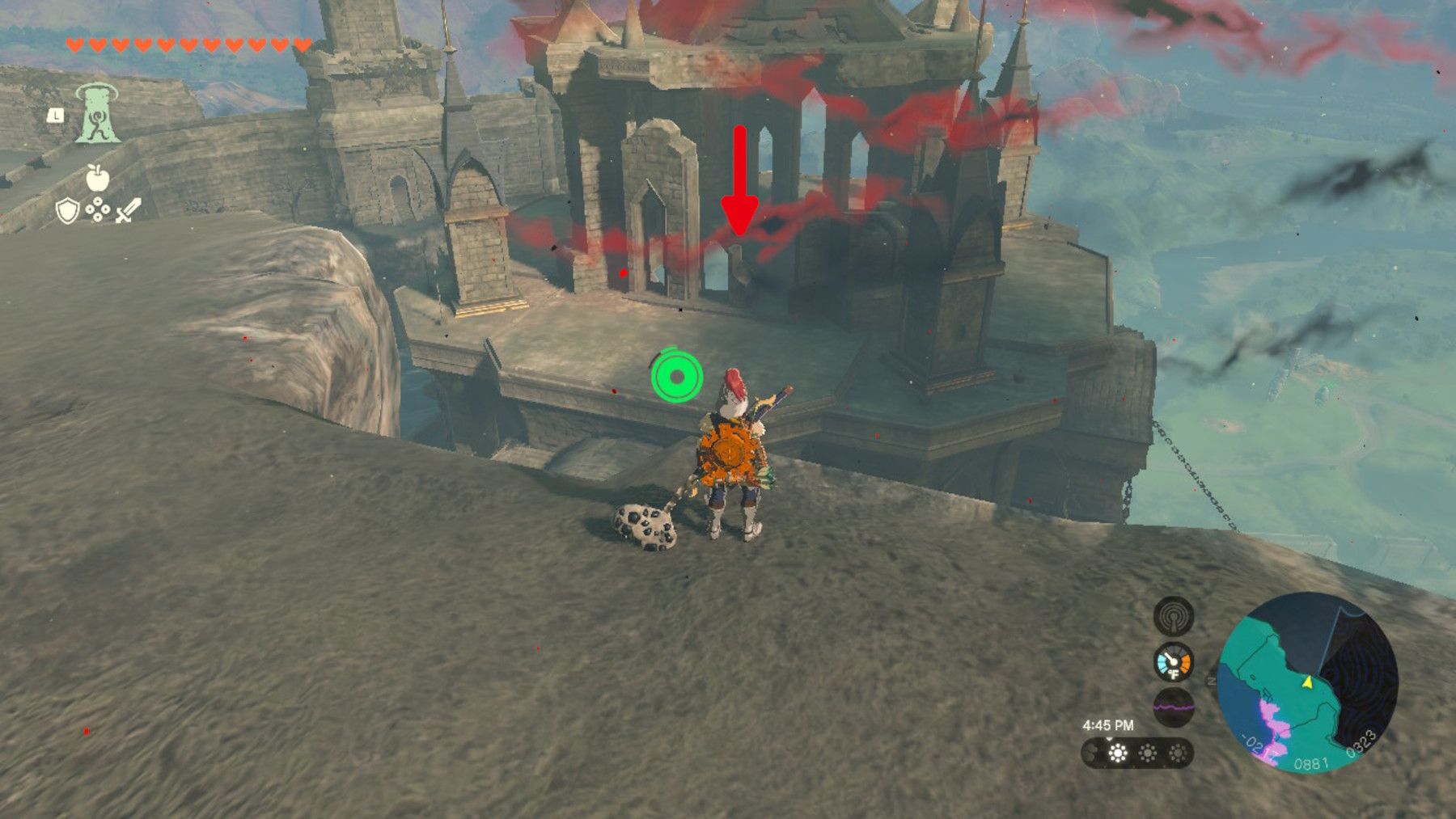The image size is (1456, 819).
Task: Click the L button prompt badge
Action: (x=55, y=116)
